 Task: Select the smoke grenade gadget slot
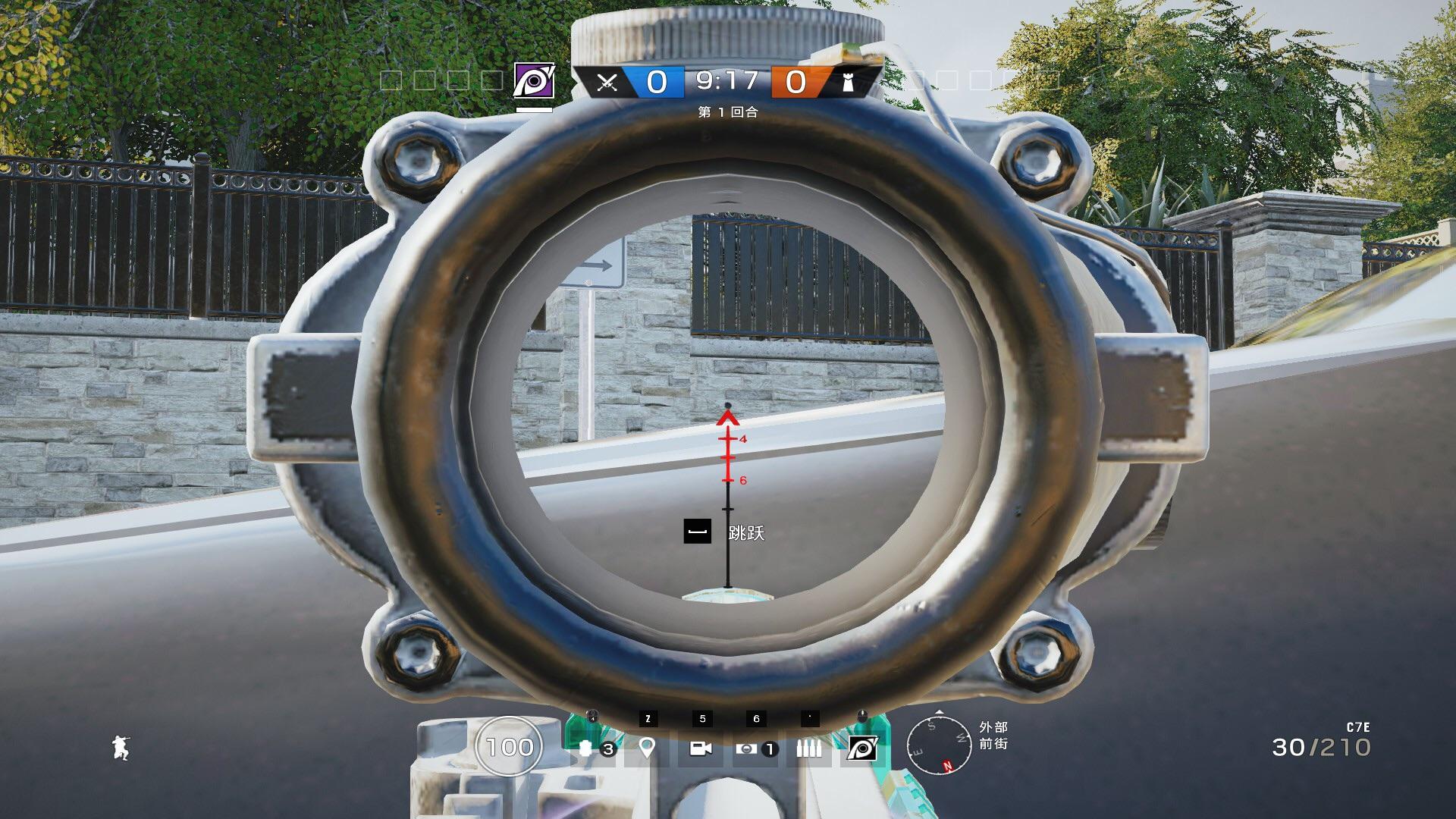[x=585, y=748]
